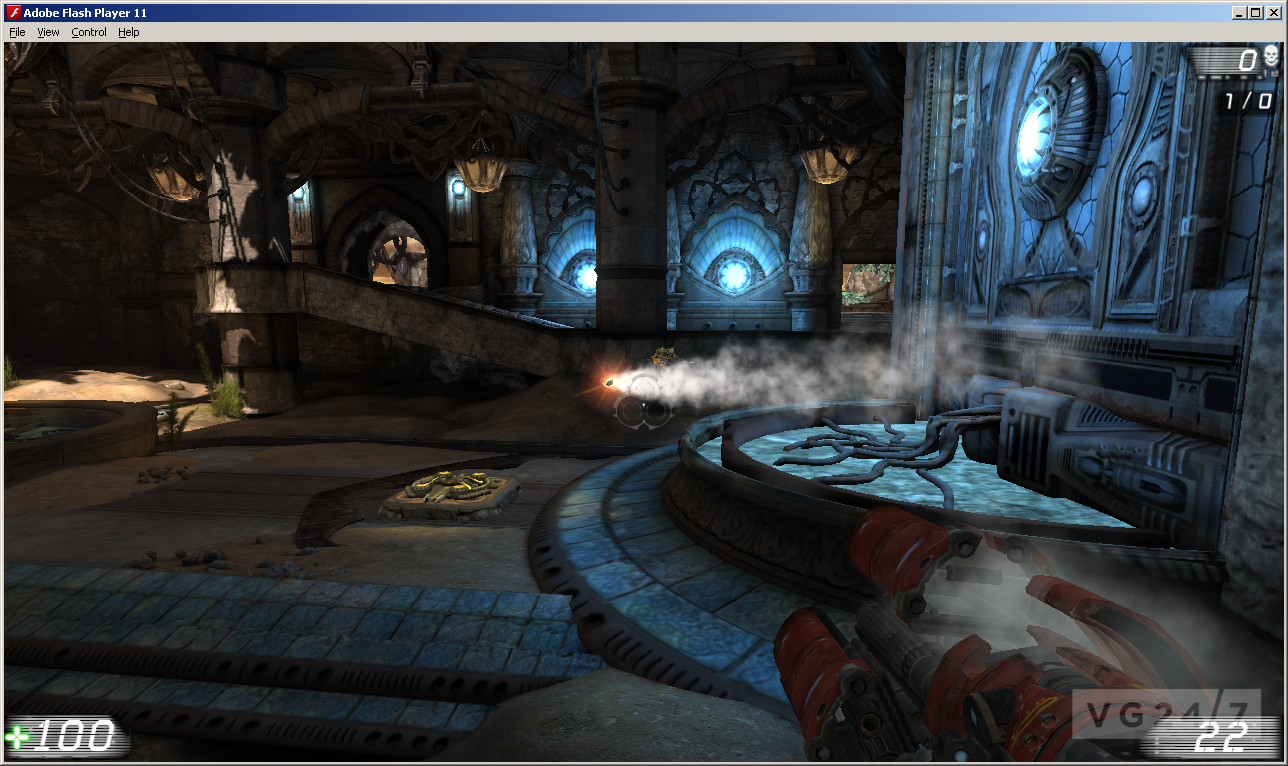This screenshot has width=1288, height=766.
Task: Expand the score bar under the frag counter
Action: (1230, 77)
